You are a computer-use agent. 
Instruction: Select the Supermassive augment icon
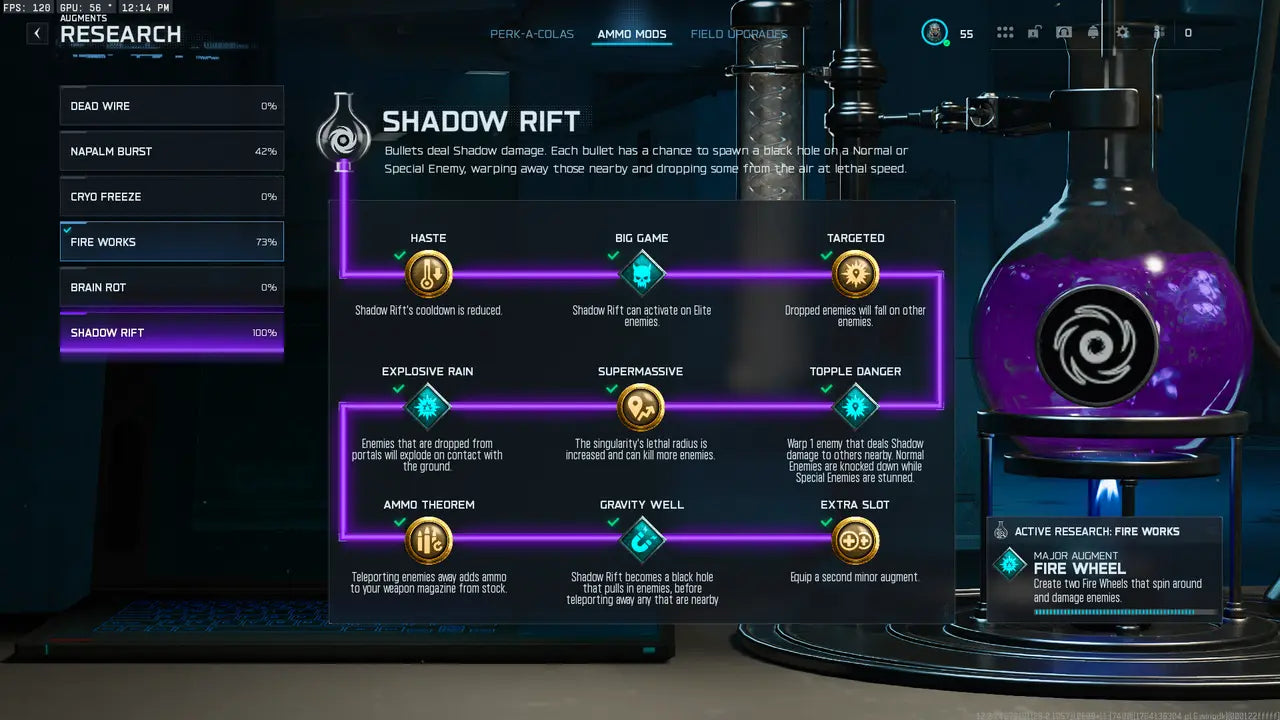(641, 407)
